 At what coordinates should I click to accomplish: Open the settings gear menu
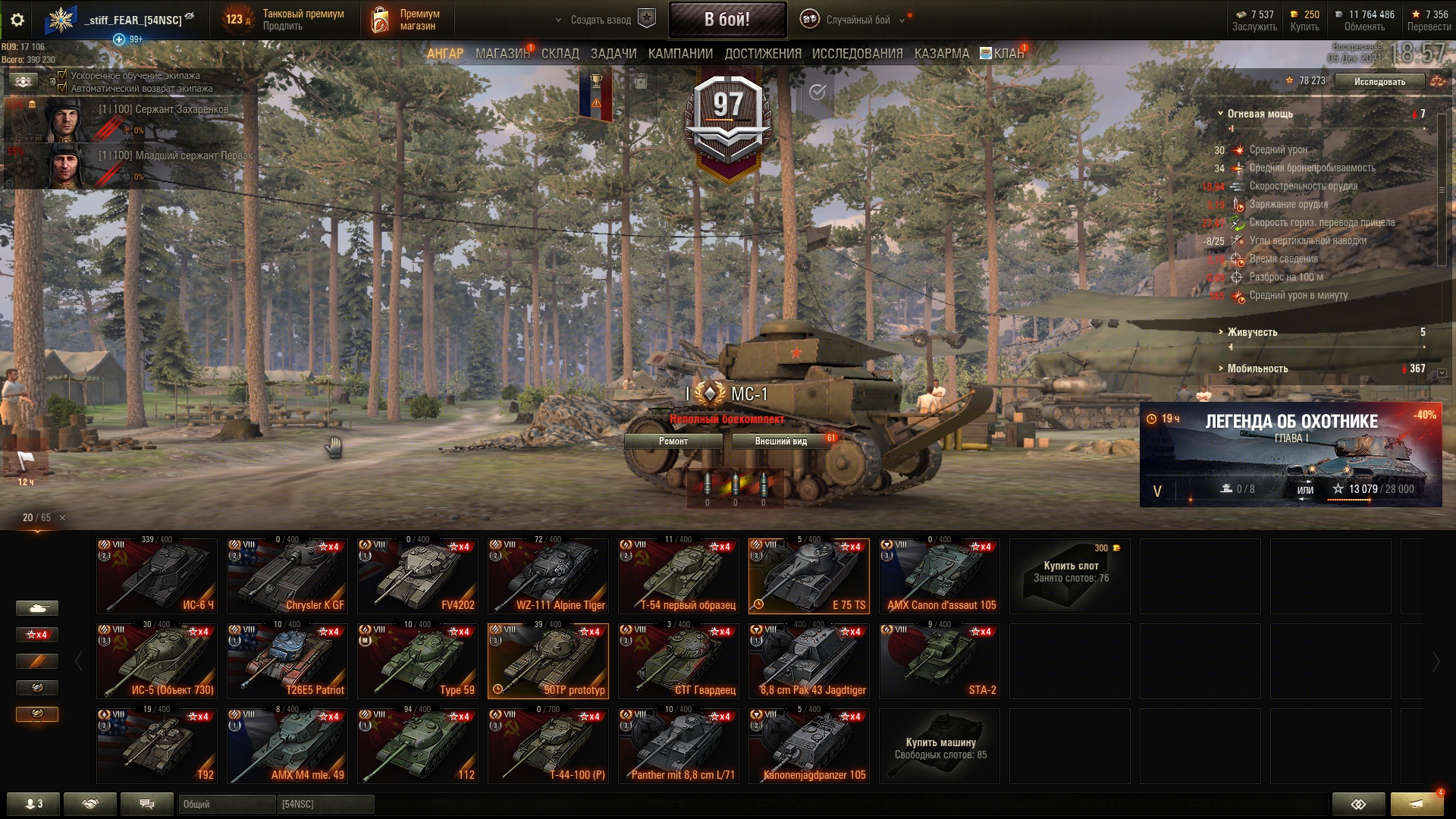pyautogui.click(x=17, y=20)
